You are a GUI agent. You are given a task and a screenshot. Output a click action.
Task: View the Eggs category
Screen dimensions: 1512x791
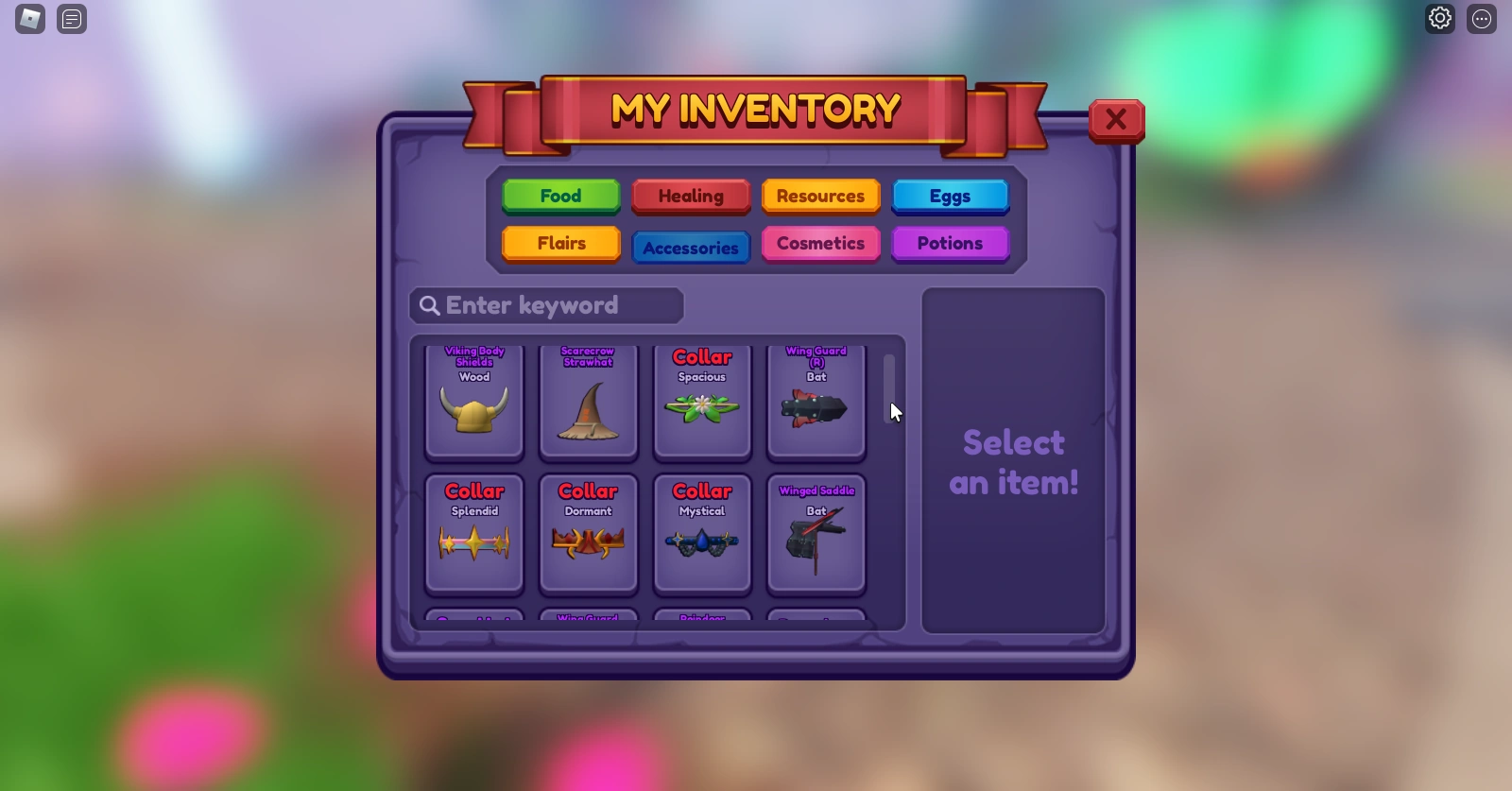(950, 197)
